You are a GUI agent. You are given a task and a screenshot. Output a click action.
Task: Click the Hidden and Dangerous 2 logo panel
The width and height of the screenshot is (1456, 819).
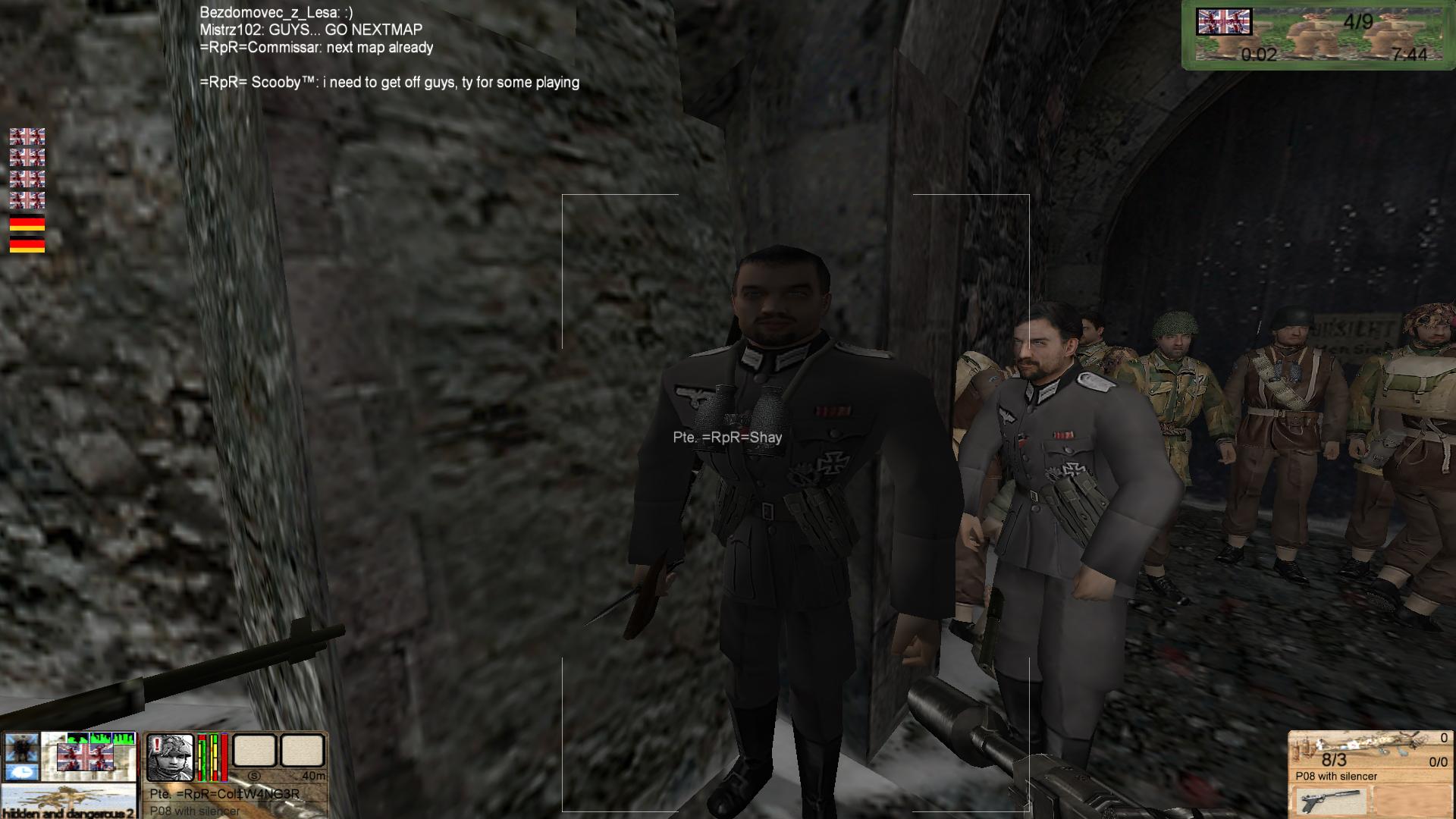point(68,803)
